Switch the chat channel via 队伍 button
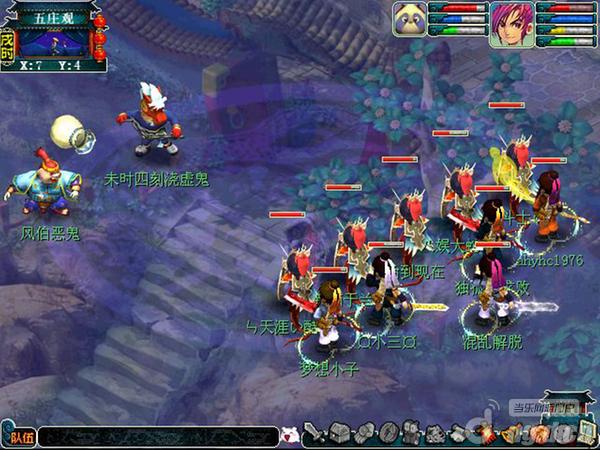Viewport: 600px width, 450px height. (x=20, y=437)
